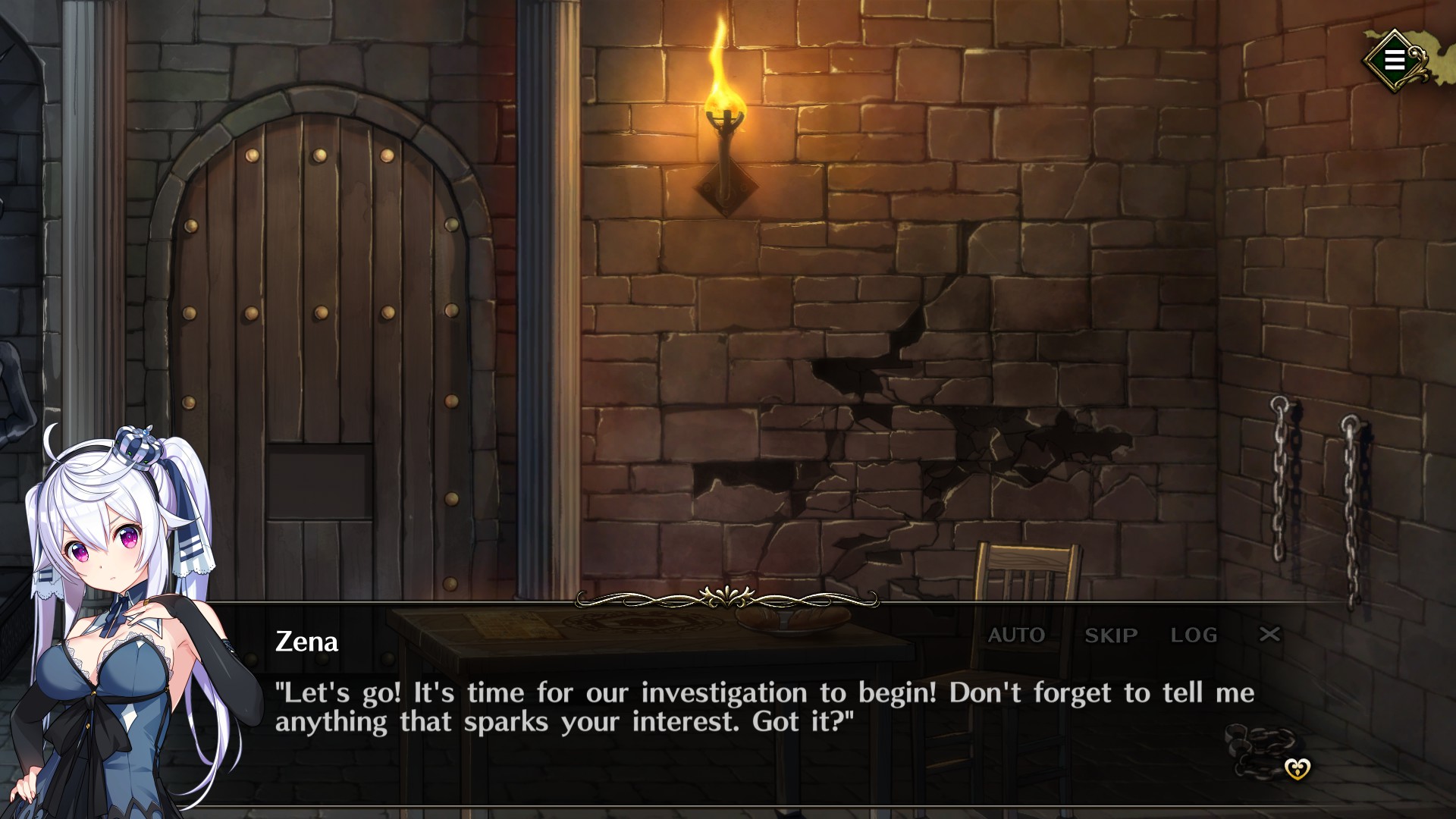Image resolution: width=1456 pixels, height=819 pixels.
Task: Open the dialogue LOG
Action: click(1194, 635)
